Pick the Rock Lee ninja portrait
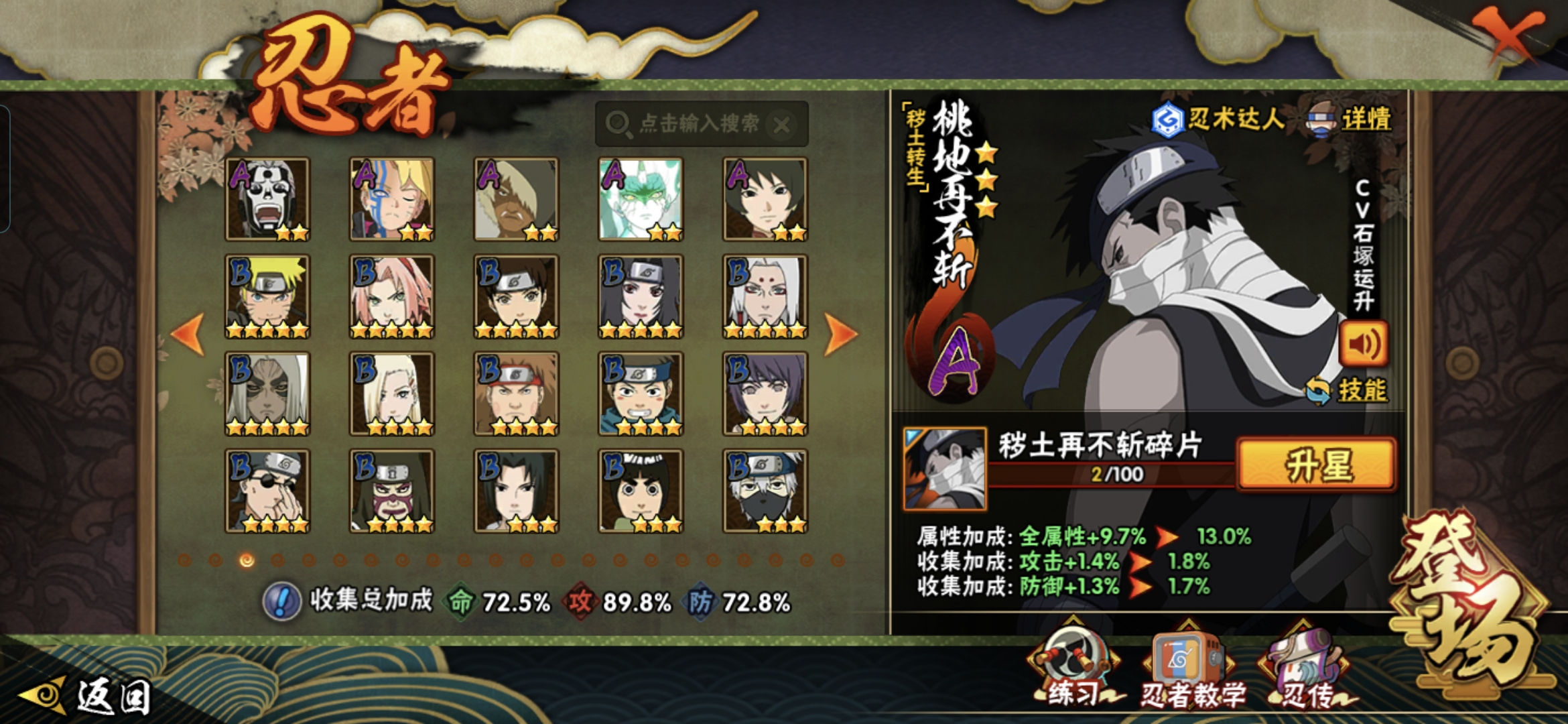Image resolution: width=1568 pixels, height=724 pixels. [641, 491]
